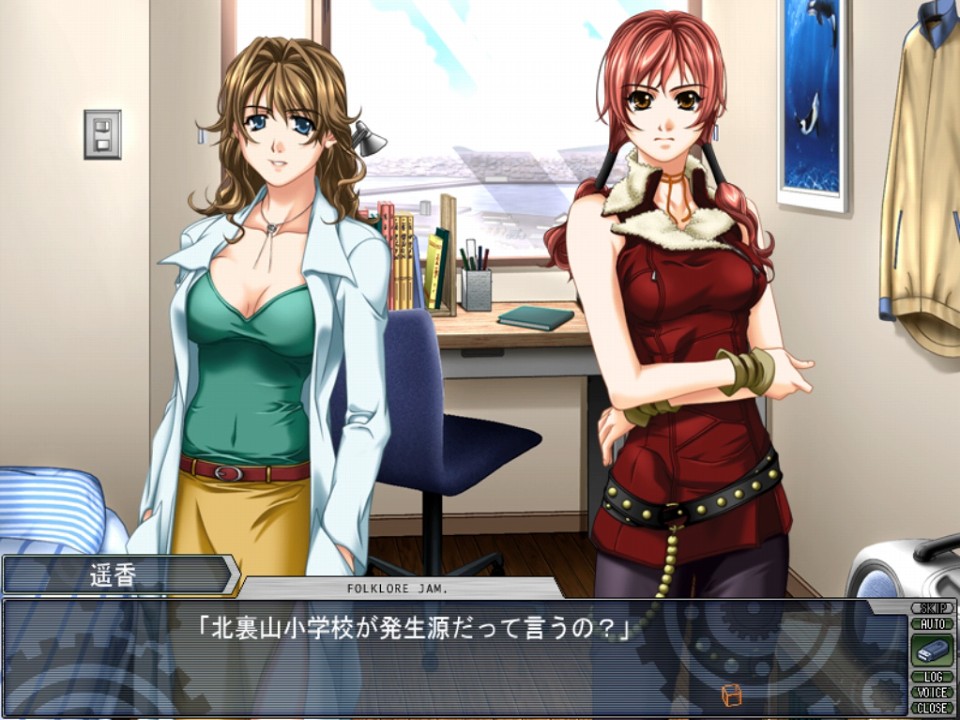Advance the dialogue text box
This screenshot has width=960, height=720.
pos(450,660)
